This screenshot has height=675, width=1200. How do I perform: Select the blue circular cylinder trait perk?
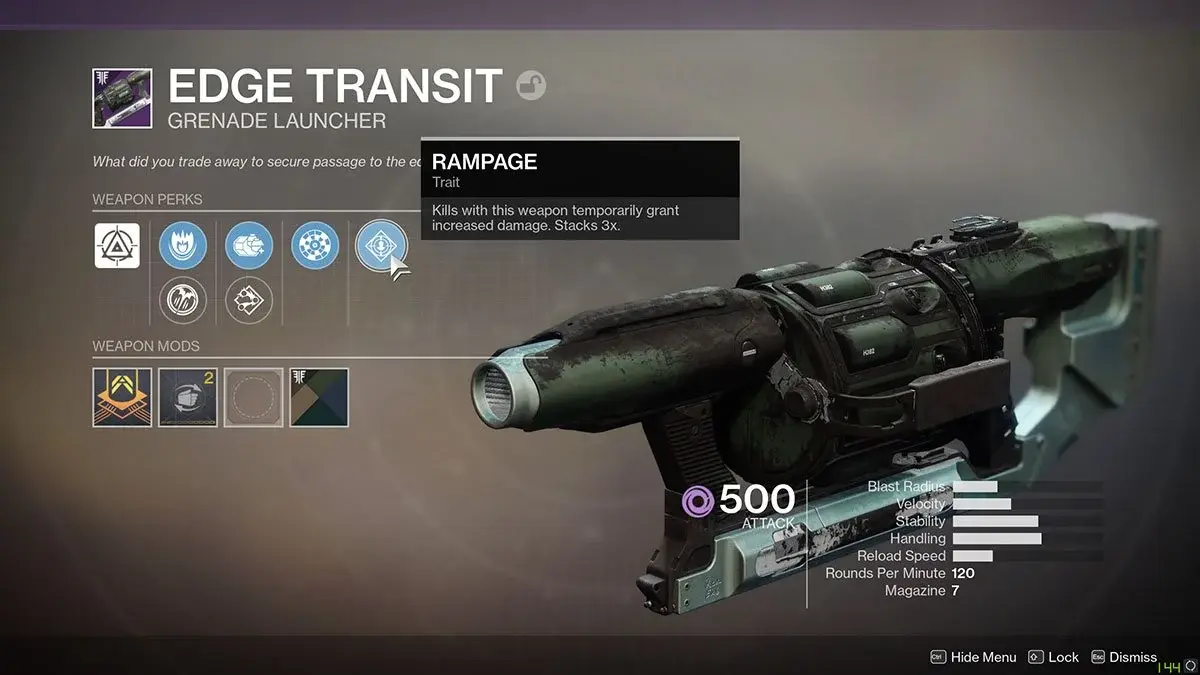pos(315,246)
